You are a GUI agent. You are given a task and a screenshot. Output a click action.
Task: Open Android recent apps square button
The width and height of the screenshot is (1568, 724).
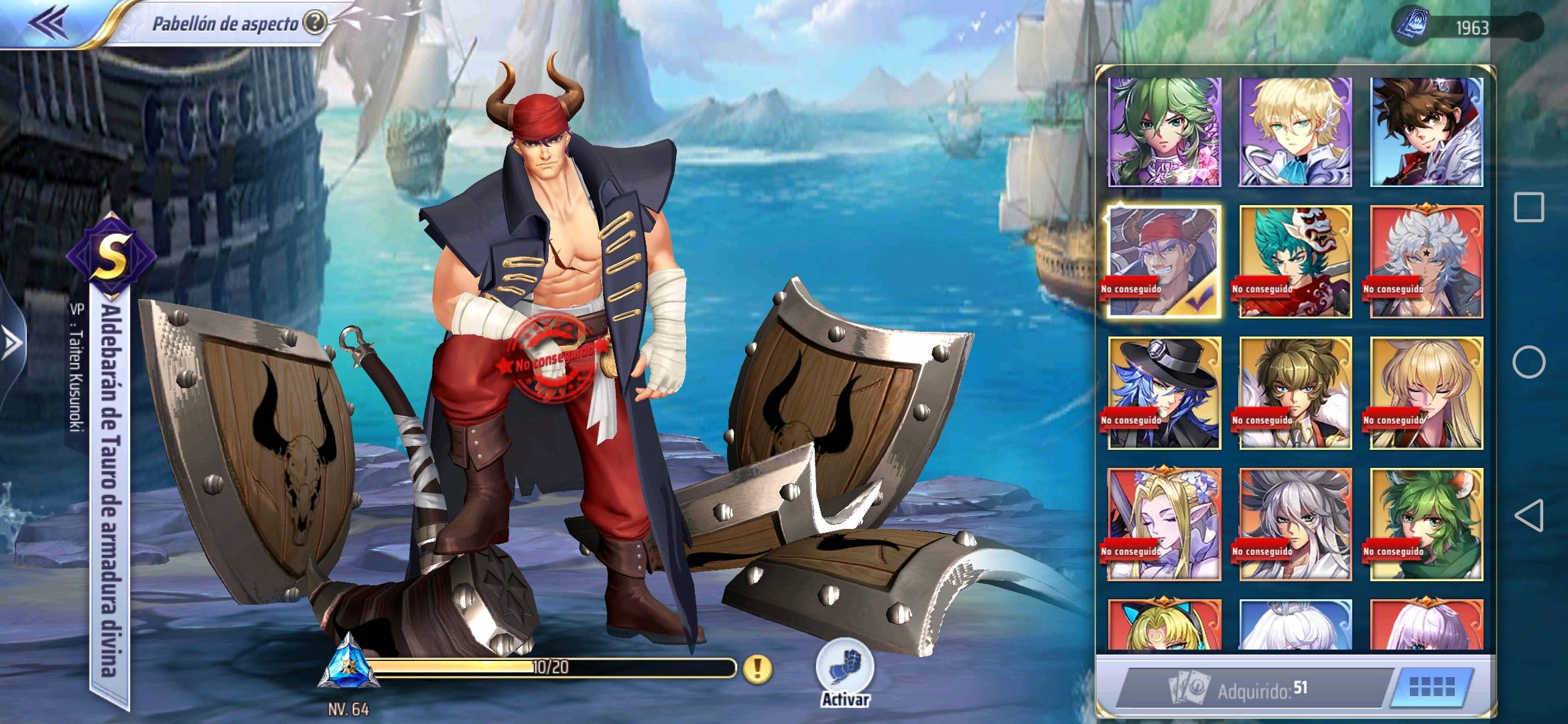1528,207
